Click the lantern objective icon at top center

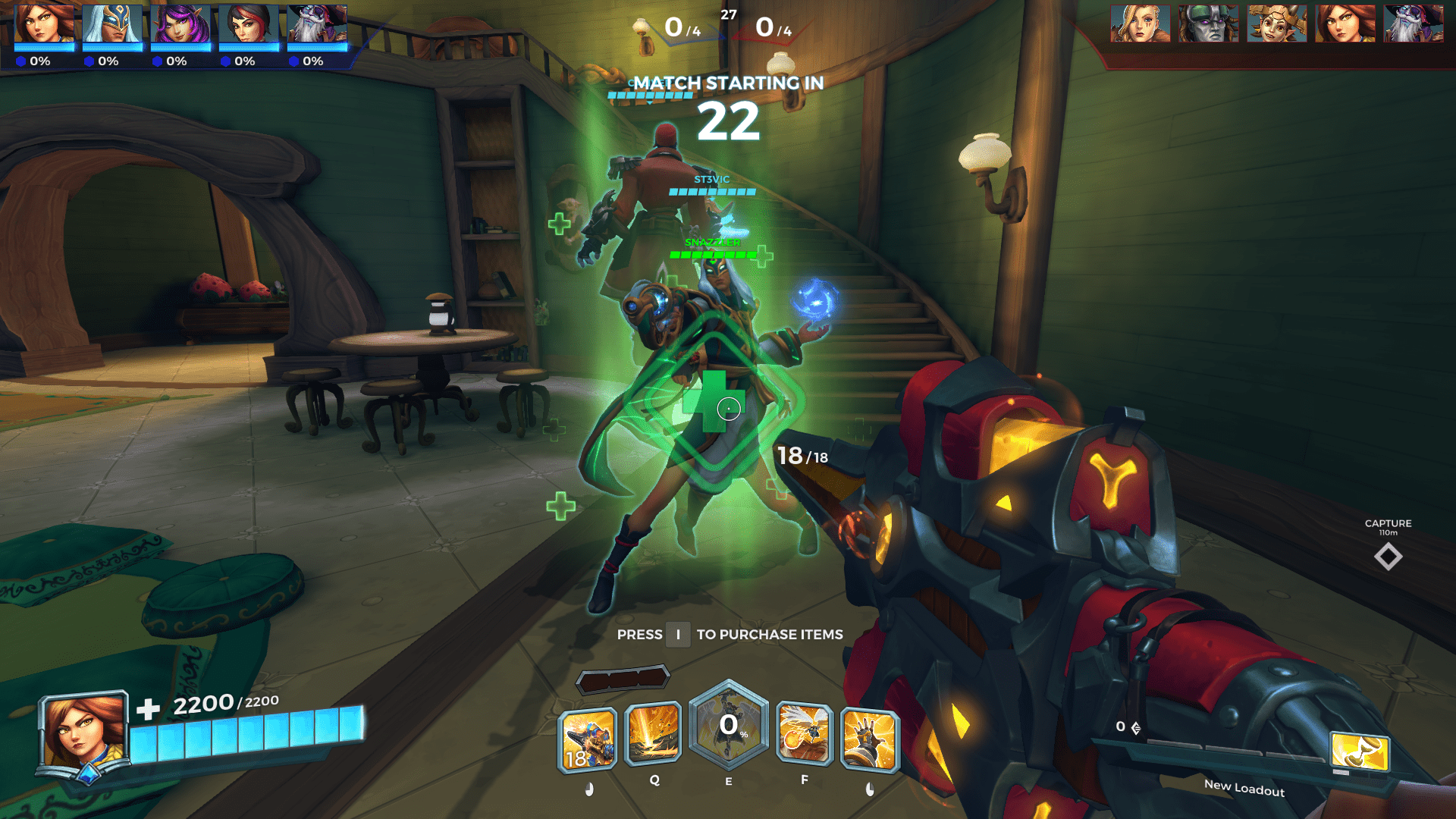[x=641, y=28]
